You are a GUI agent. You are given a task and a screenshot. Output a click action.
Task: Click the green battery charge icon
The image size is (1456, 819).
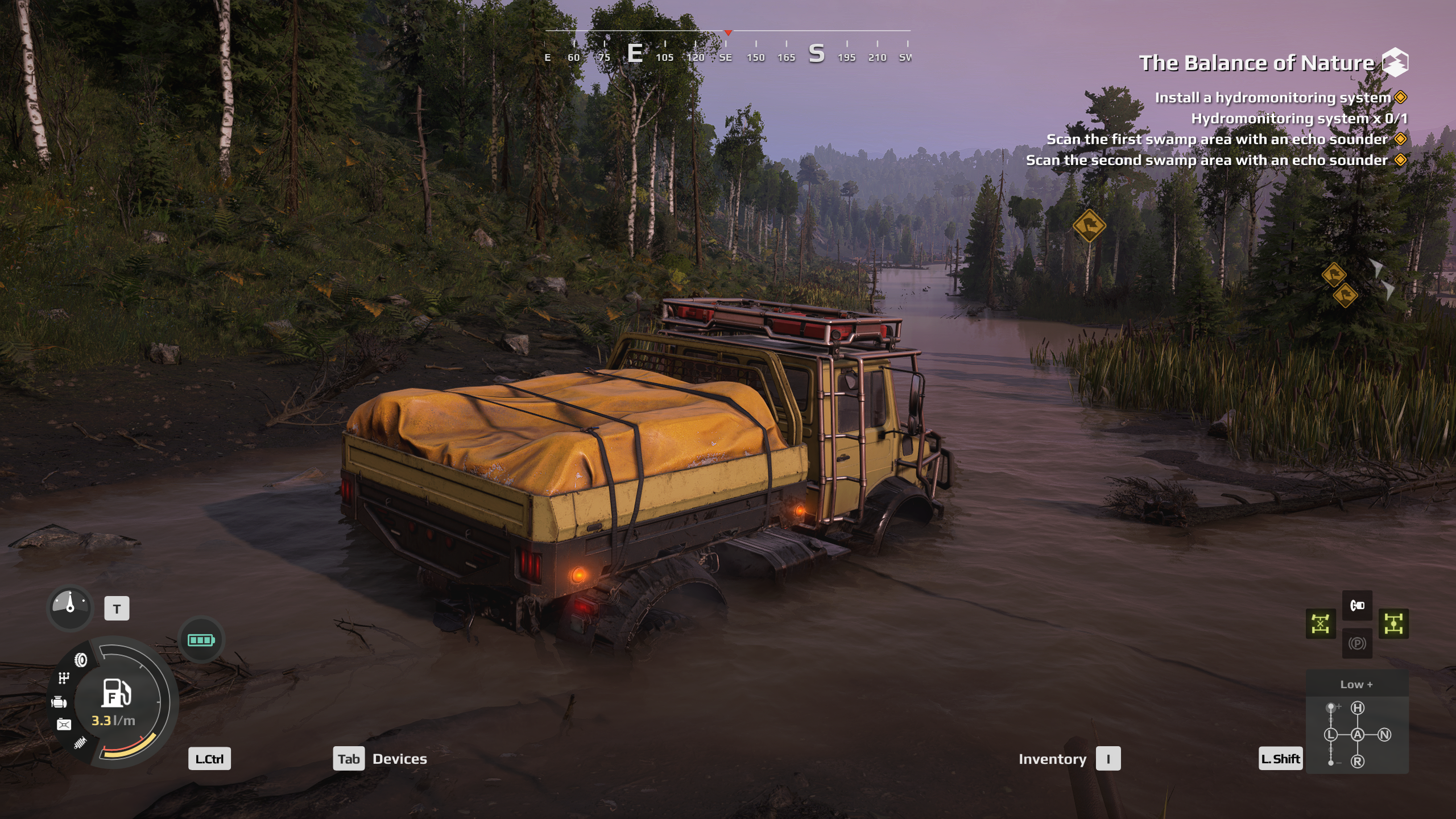click(201, 640)
